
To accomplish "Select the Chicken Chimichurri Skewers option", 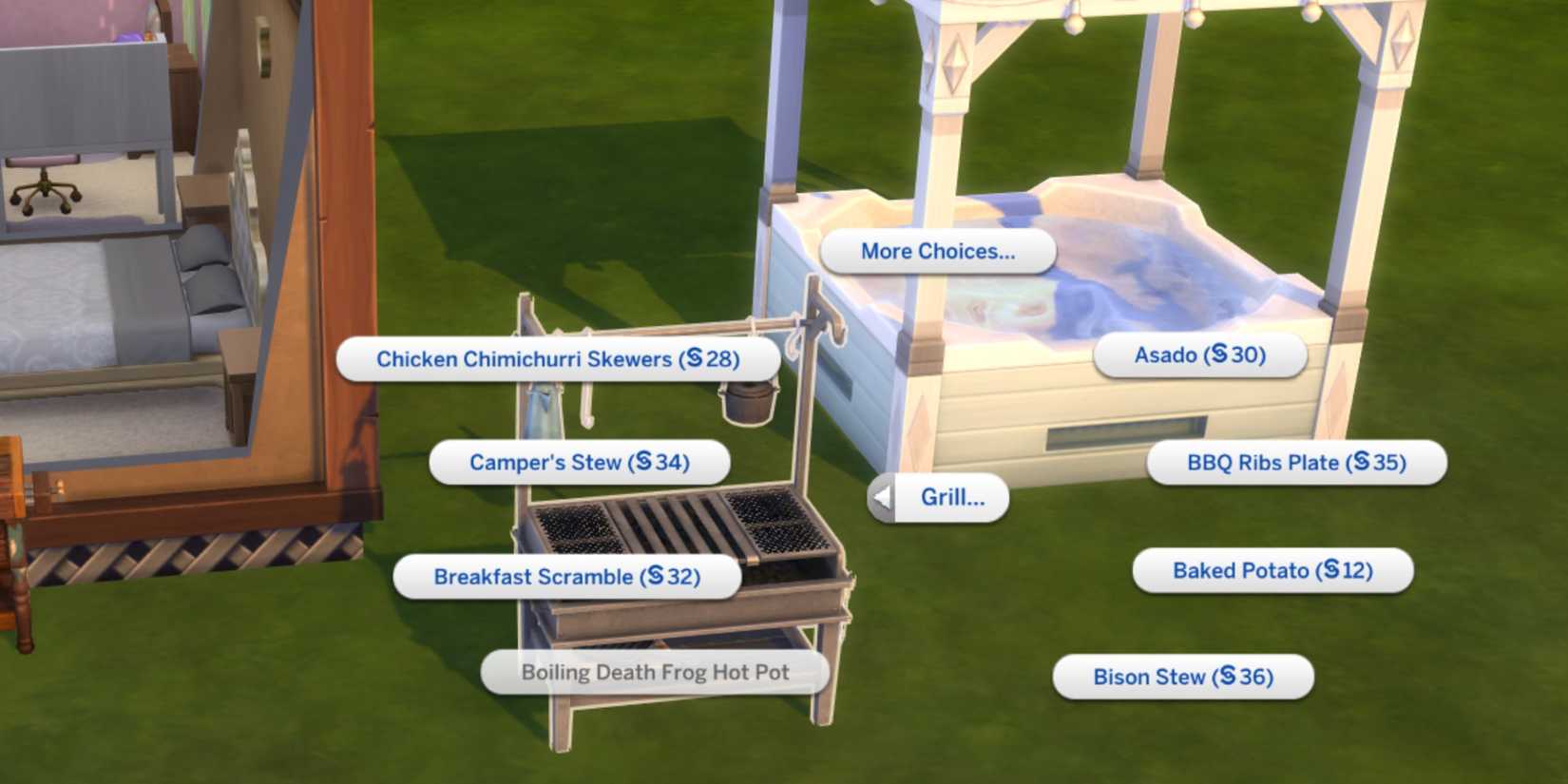I will tap(559, 359).
